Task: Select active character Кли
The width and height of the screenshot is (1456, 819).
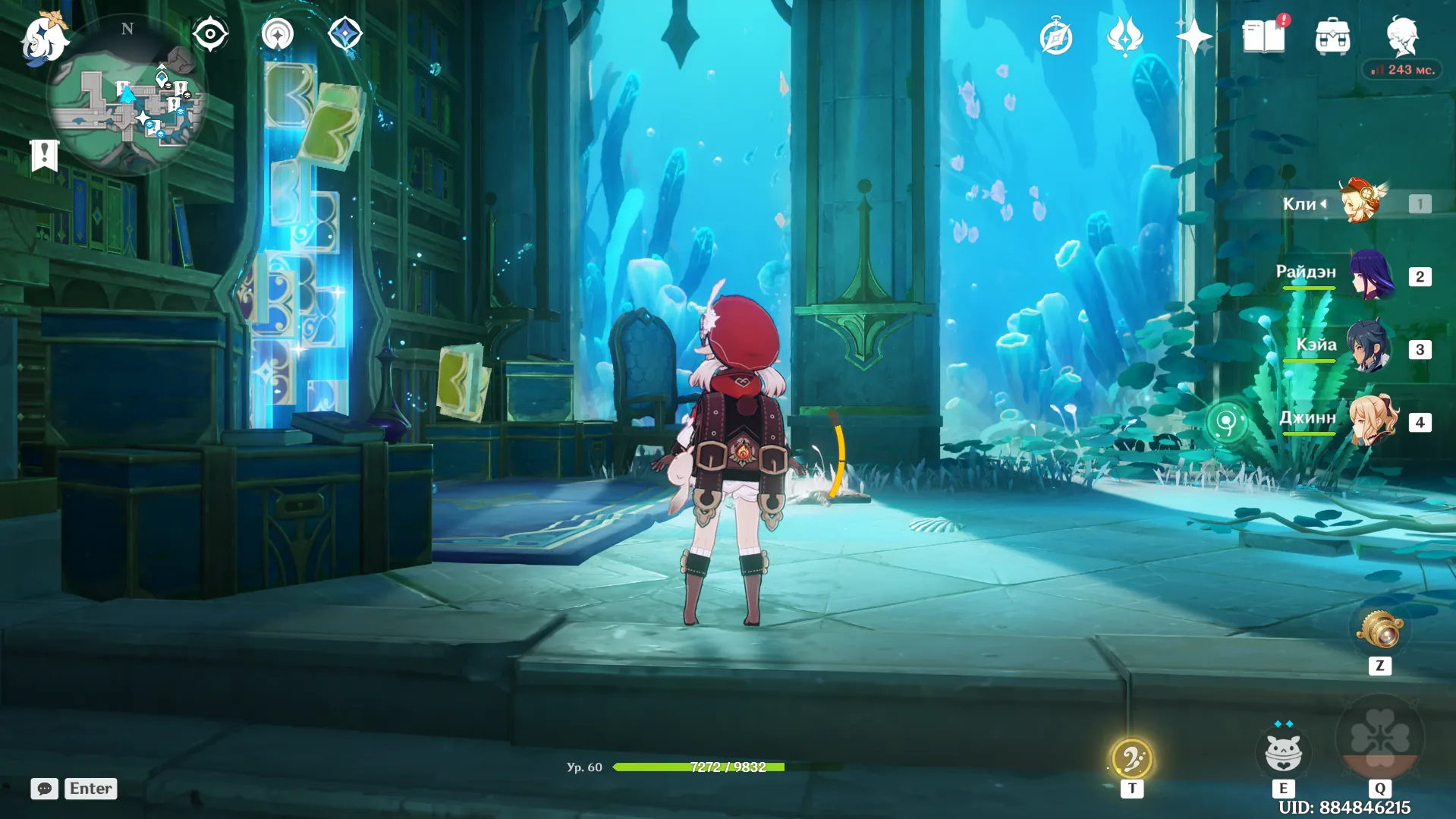Action: point(1362,203)
